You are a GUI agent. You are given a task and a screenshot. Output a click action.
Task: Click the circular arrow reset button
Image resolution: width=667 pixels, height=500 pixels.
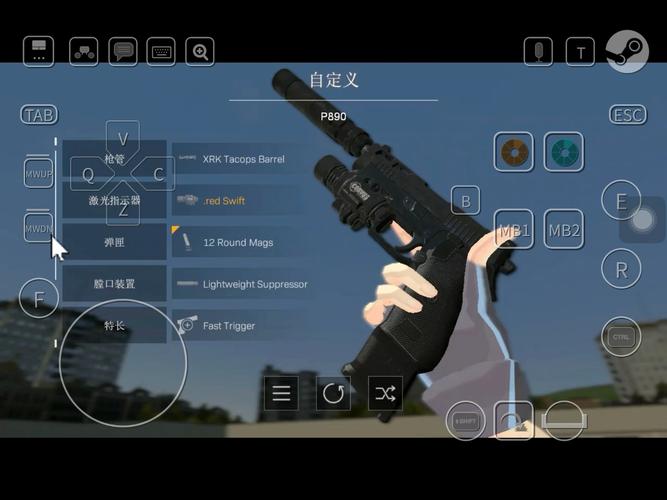334,393
